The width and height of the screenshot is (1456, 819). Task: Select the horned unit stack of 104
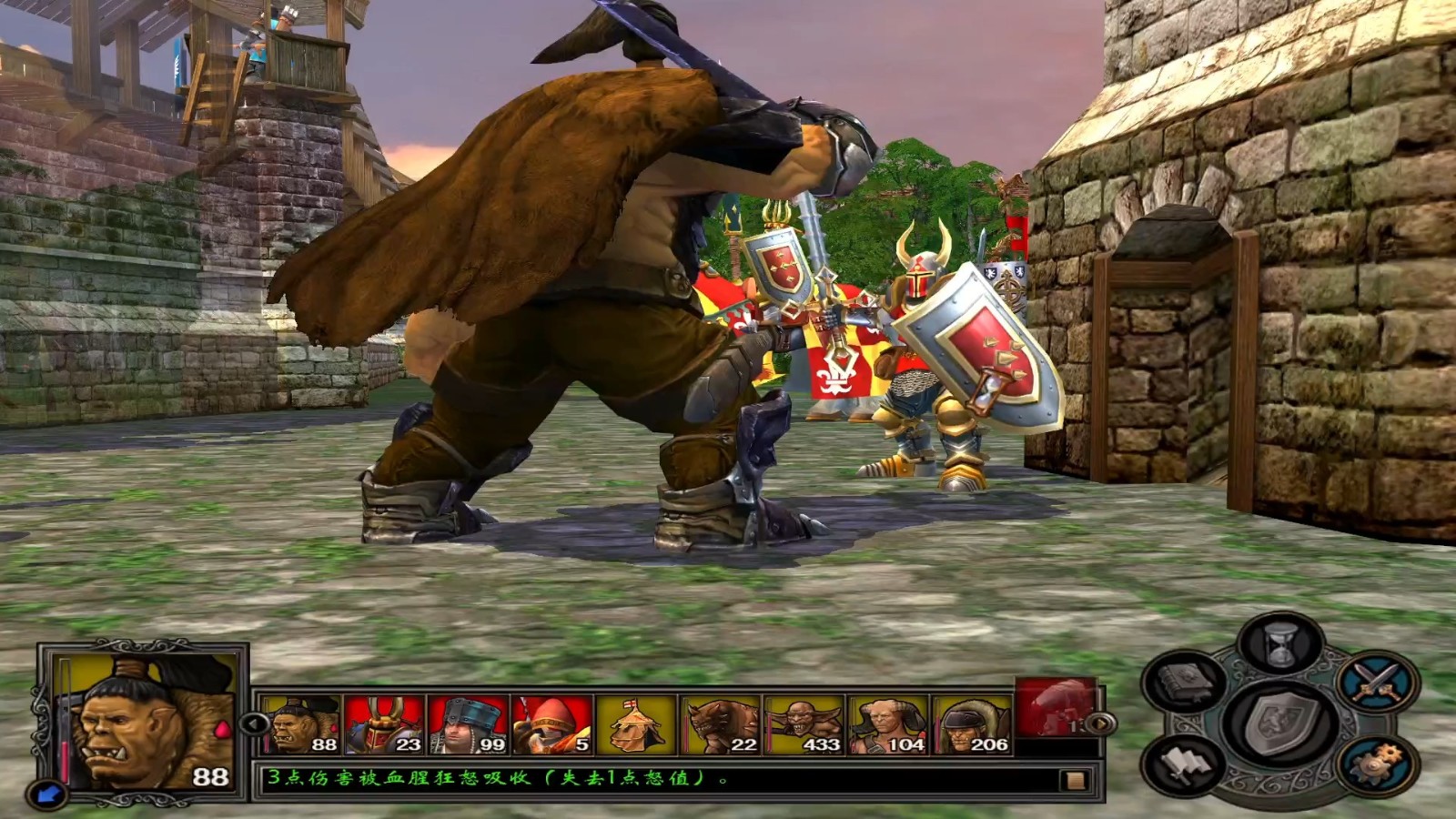pos(886,724)
